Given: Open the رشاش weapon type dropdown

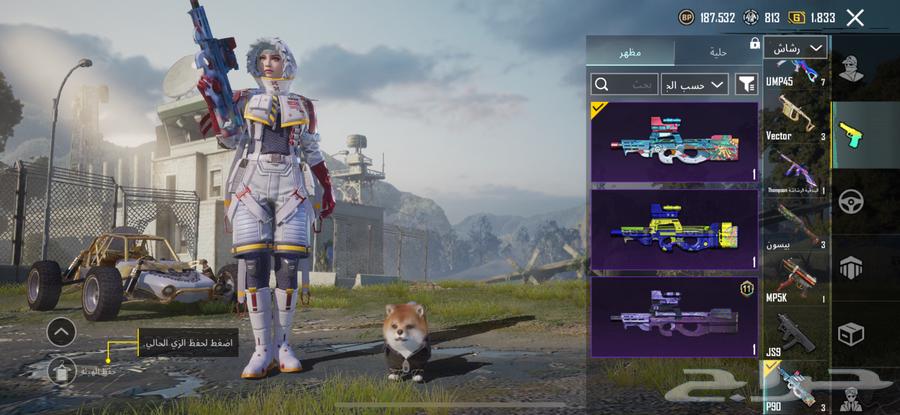Looking at the screenshot, I should (796, 47).
